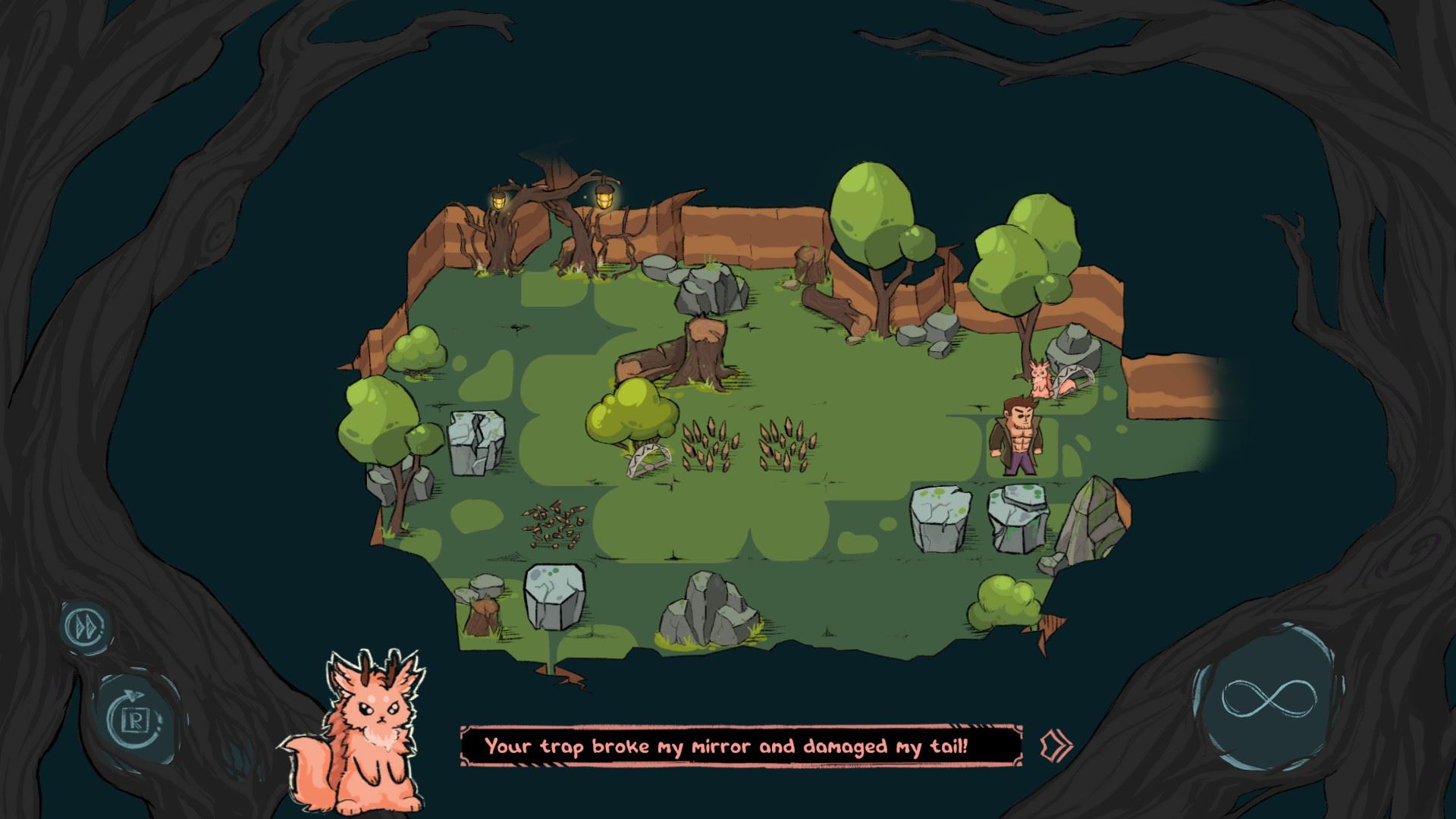Image resolution: width=1456 pixels, height=819 pixels.
Task: Advance the dialogue with the arrow button
Action: pyautogui.click(x=1056, y=744)
